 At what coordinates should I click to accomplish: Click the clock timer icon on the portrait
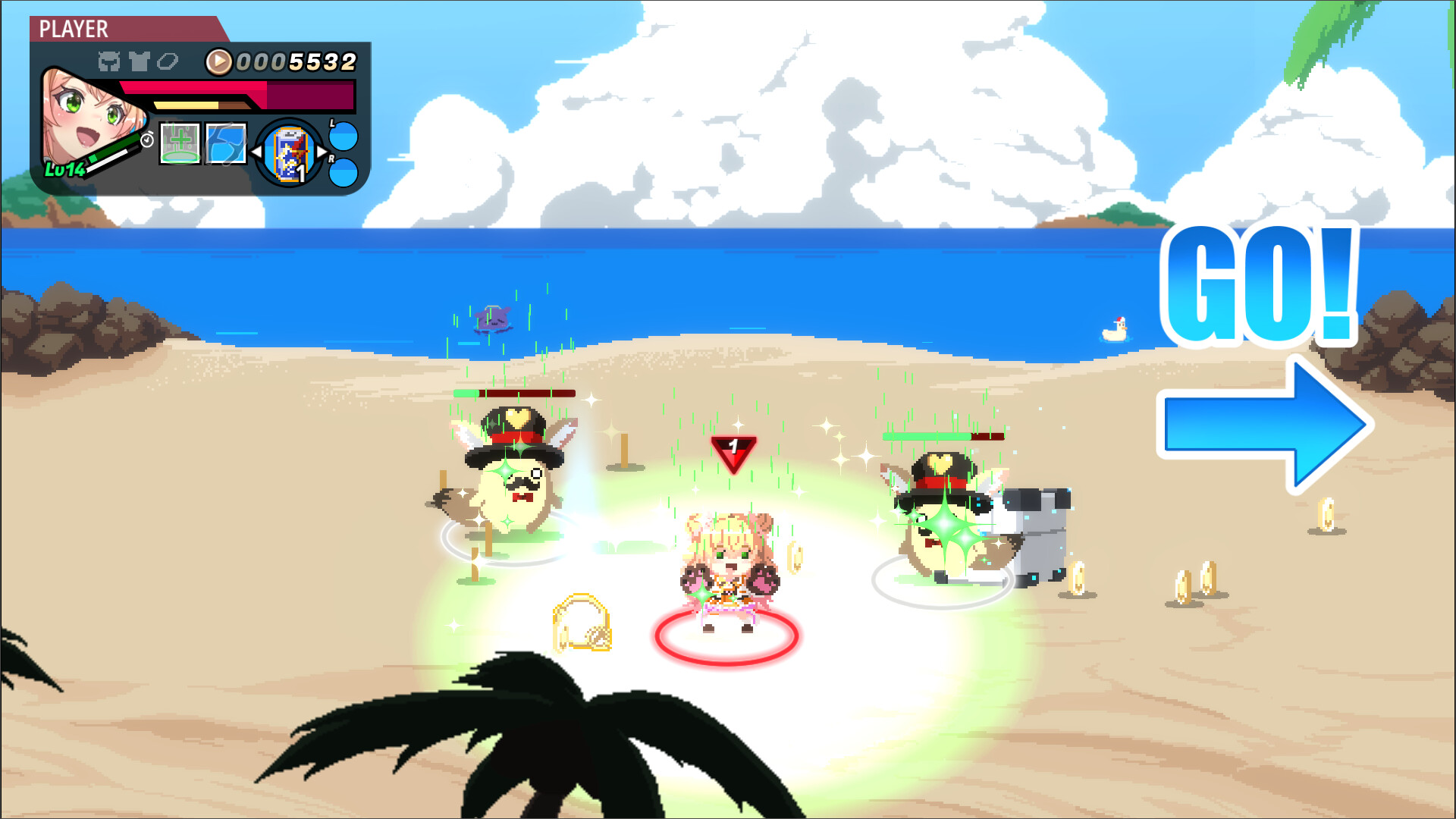(x=146, y=141)
